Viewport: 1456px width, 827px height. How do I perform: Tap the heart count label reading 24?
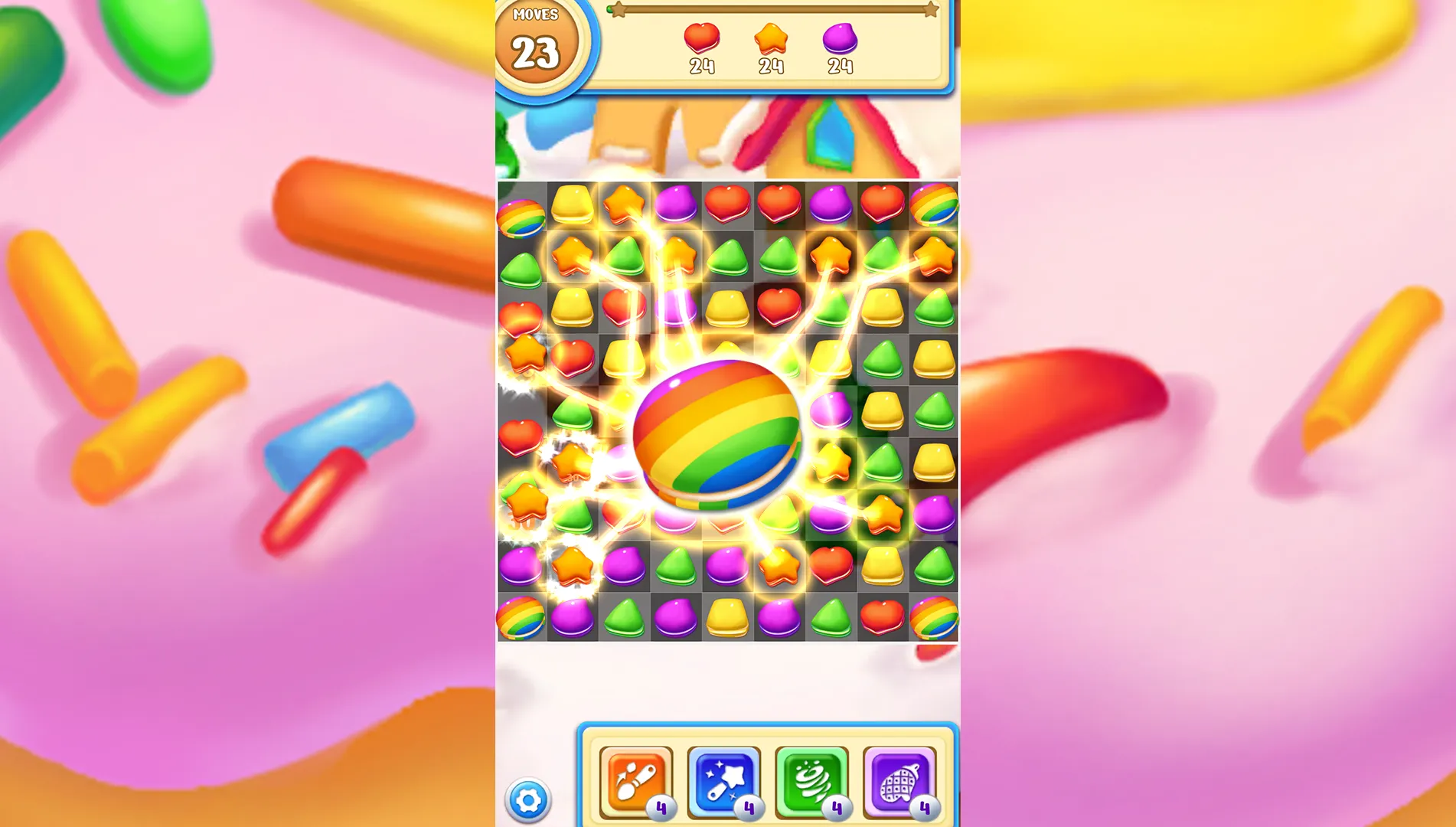click(x=700, y=67)
